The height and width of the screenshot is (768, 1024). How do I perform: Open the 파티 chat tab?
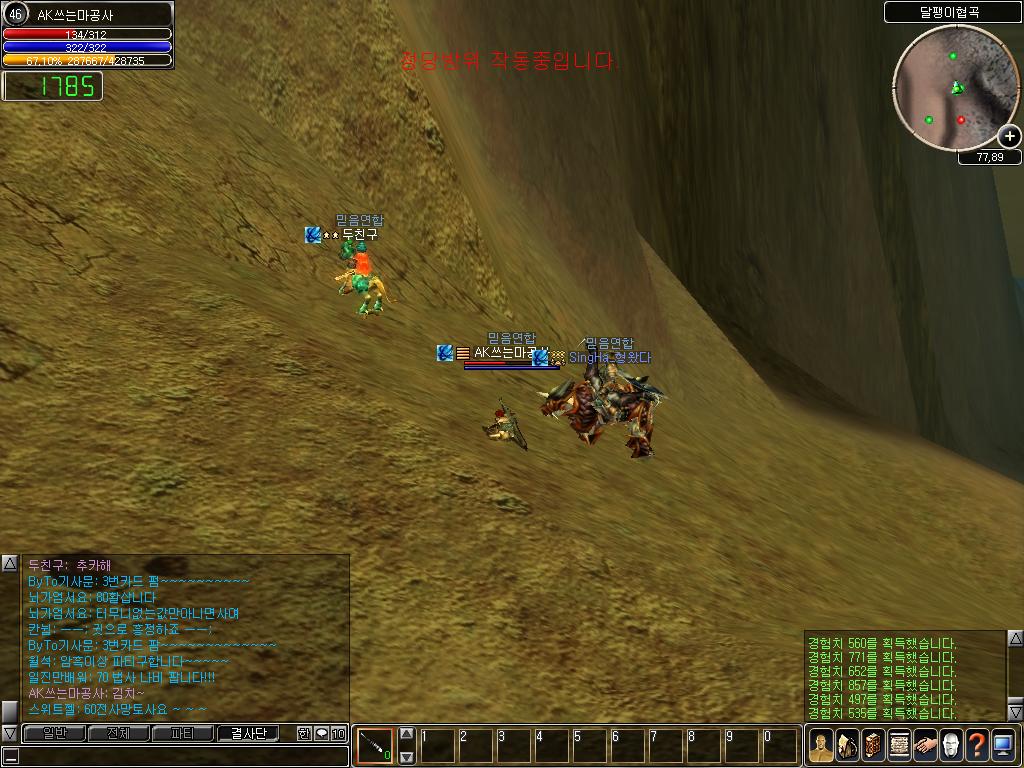182,733
